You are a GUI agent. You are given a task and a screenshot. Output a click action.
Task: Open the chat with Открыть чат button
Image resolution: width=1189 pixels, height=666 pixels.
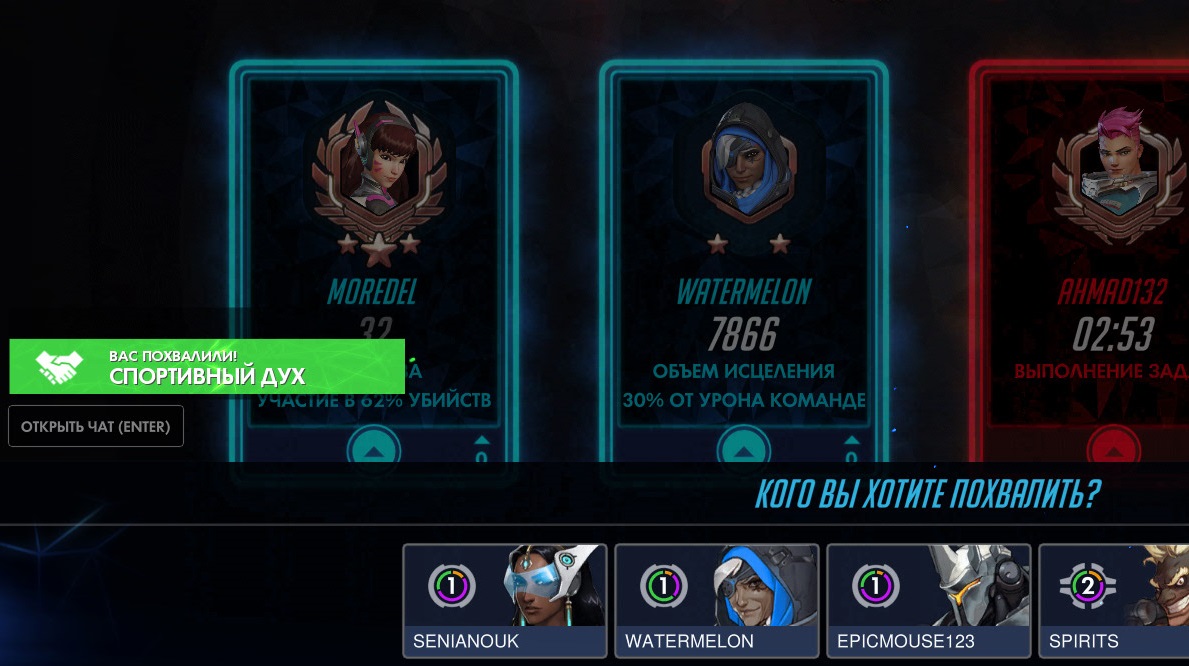coord(96,426)
